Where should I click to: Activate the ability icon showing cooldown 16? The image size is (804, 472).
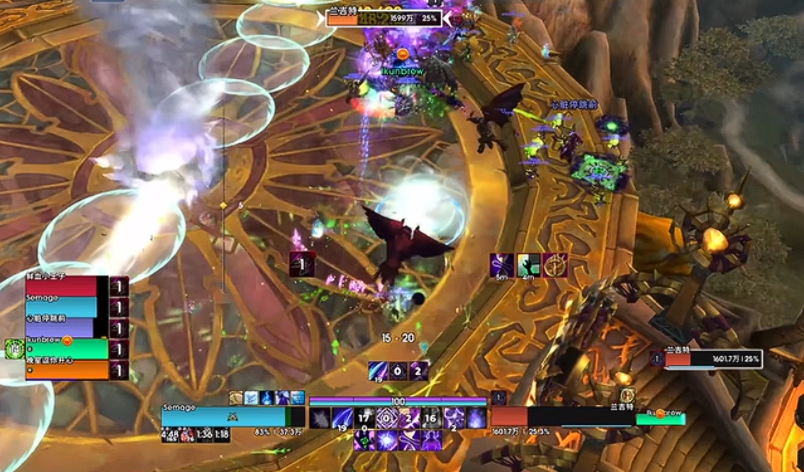point(431,418)
